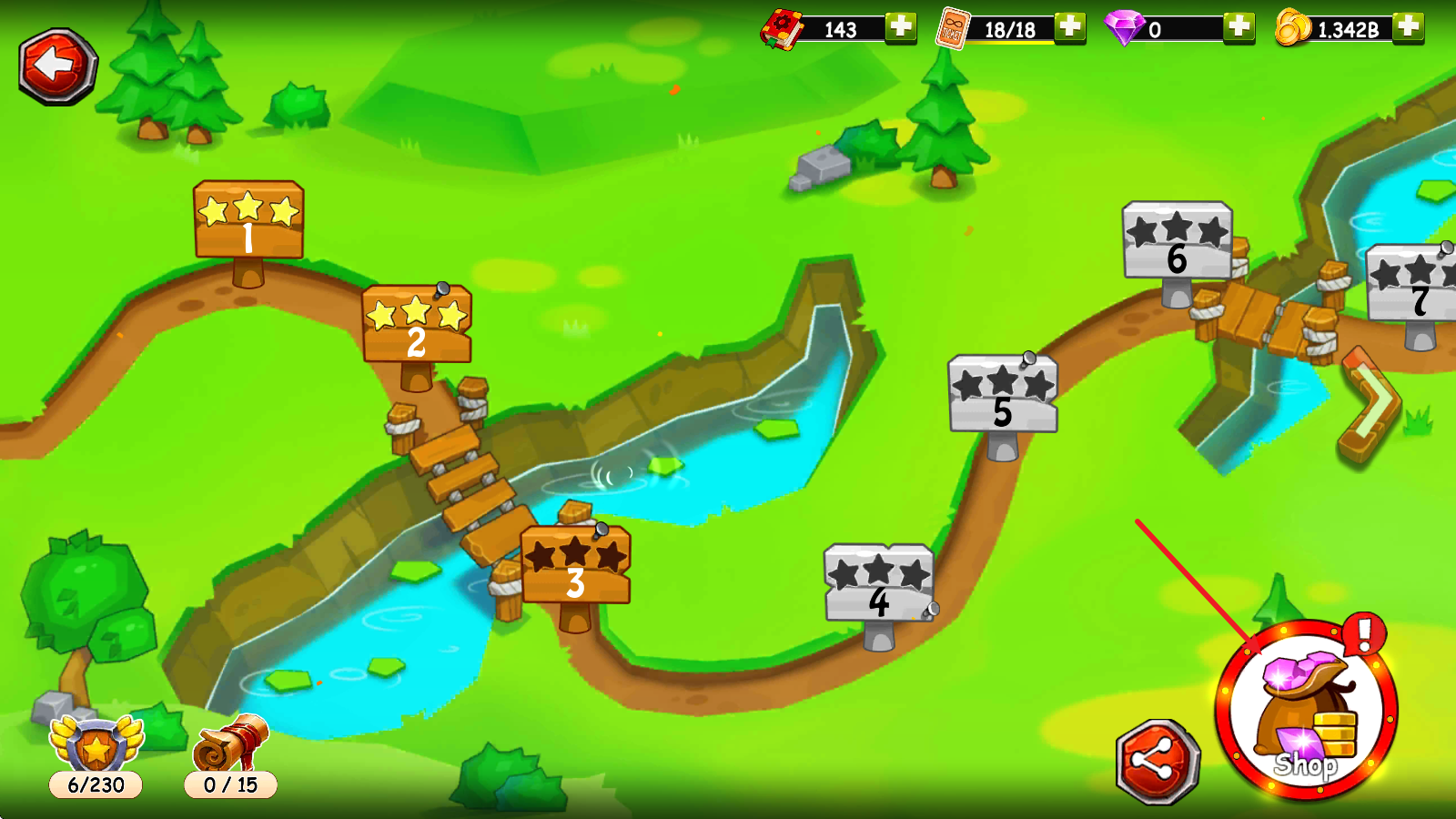Choose locked level 6 stone sign
1456x819 pixels.
coord(1178,242)
